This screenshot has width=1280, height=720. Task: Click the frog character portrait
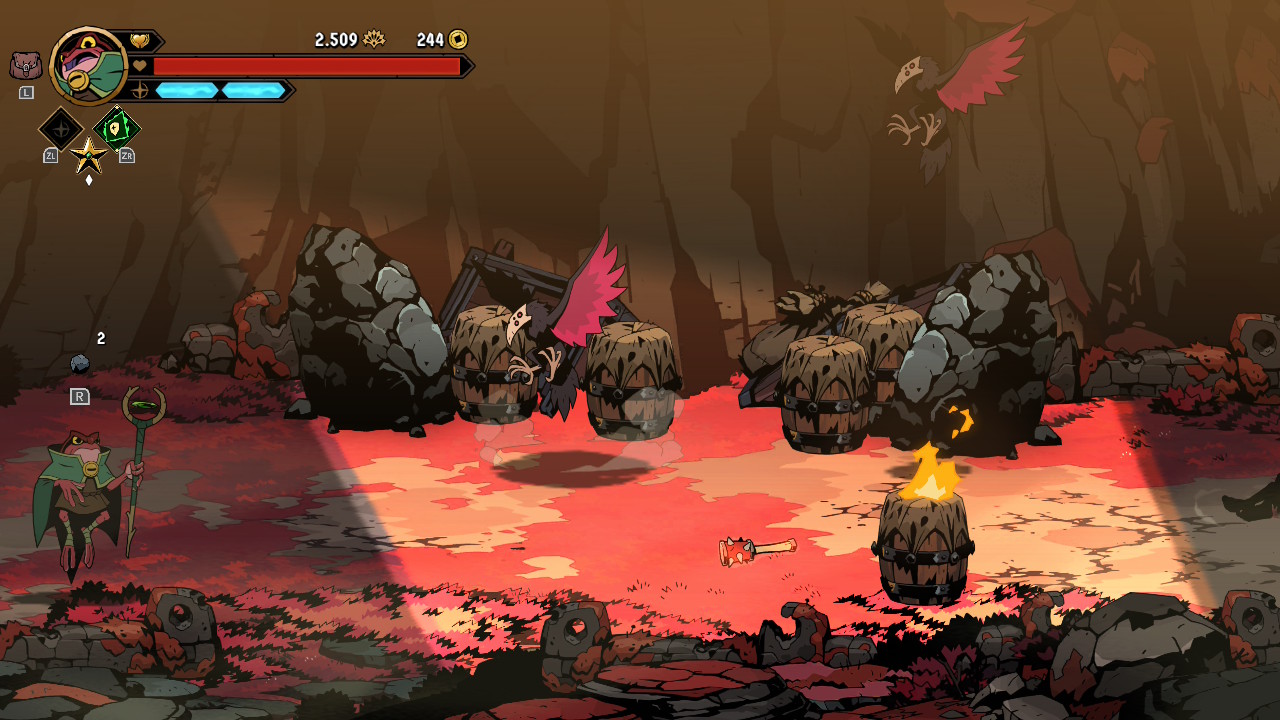(88, 66)
